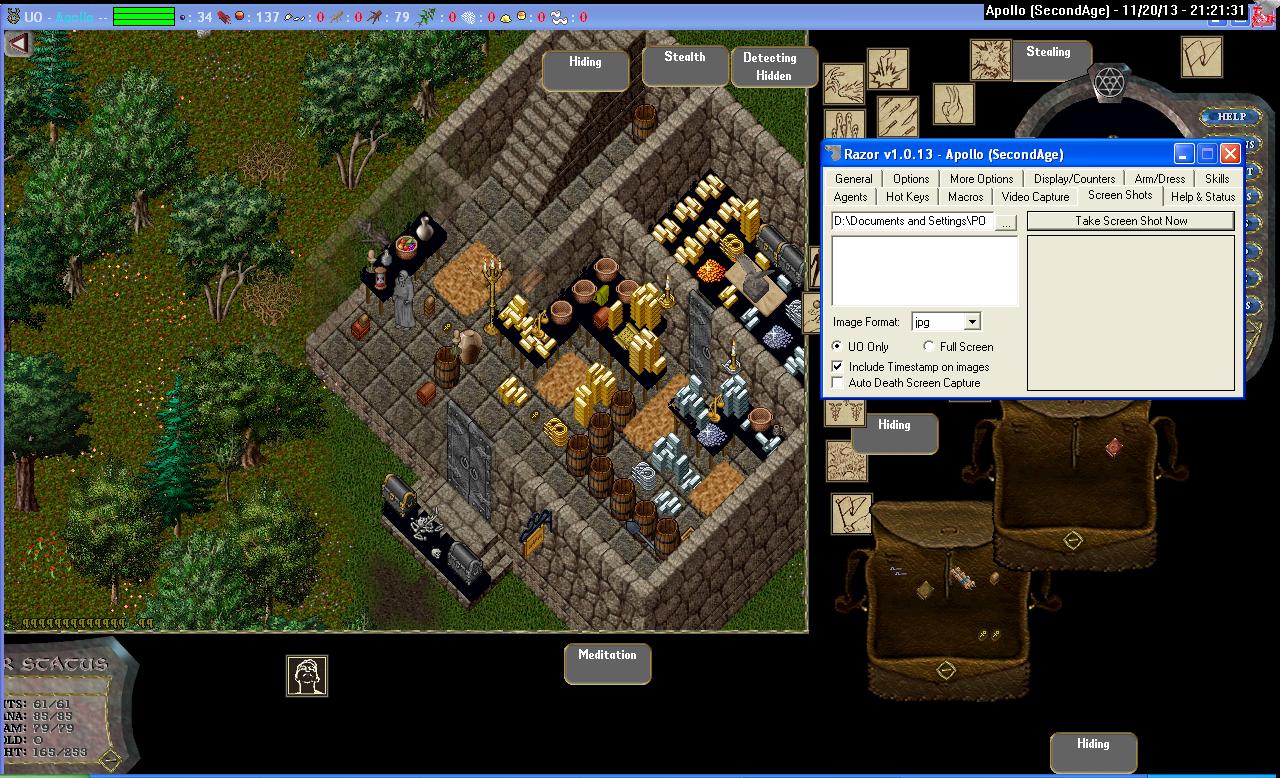Select the Macros tab
The image size is (1280, 778).
(965, 197)
